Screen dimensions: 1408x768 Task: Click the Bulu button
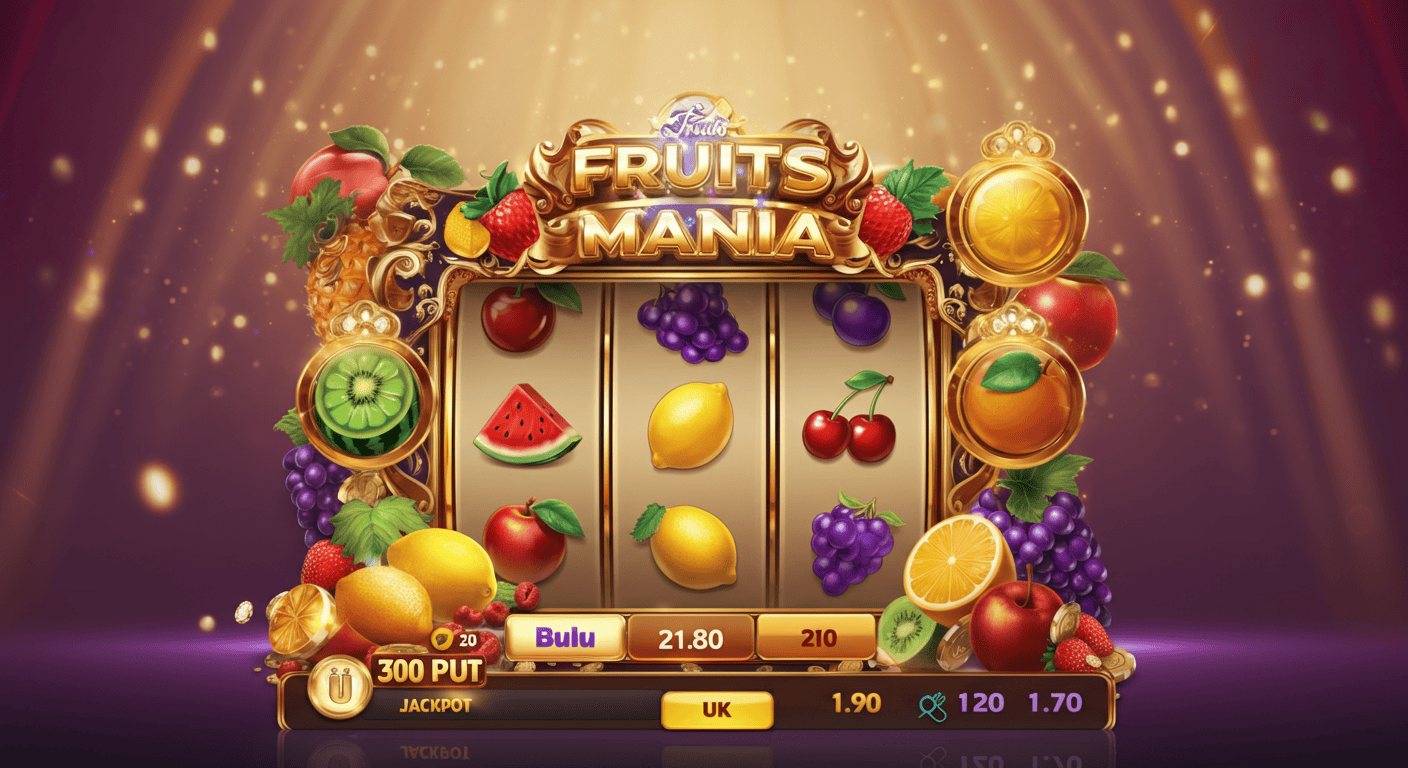[x=564, y=637]
